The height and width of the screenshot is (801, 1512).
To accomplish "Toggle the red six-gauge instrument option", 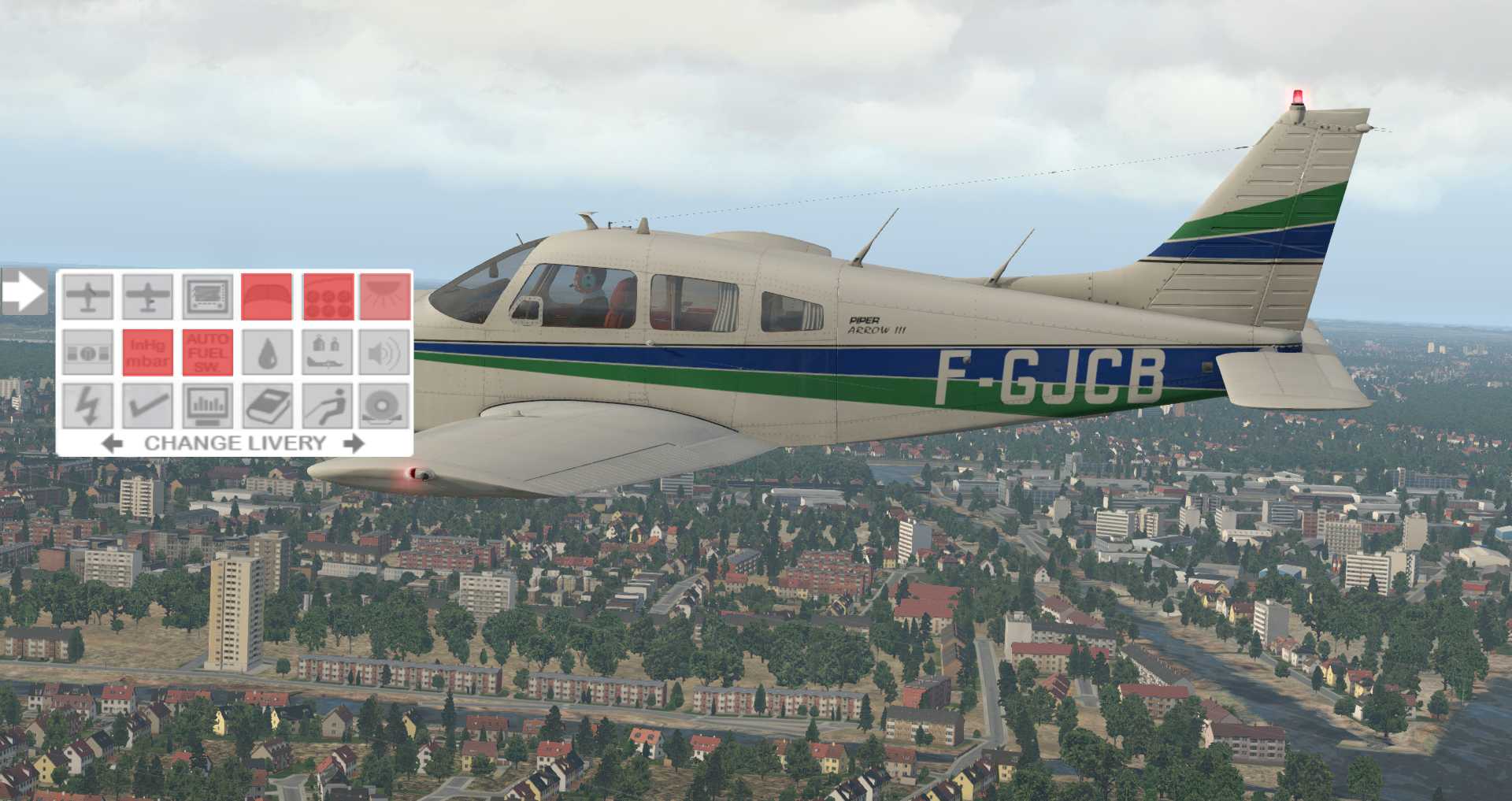I will tap(328, 296).
